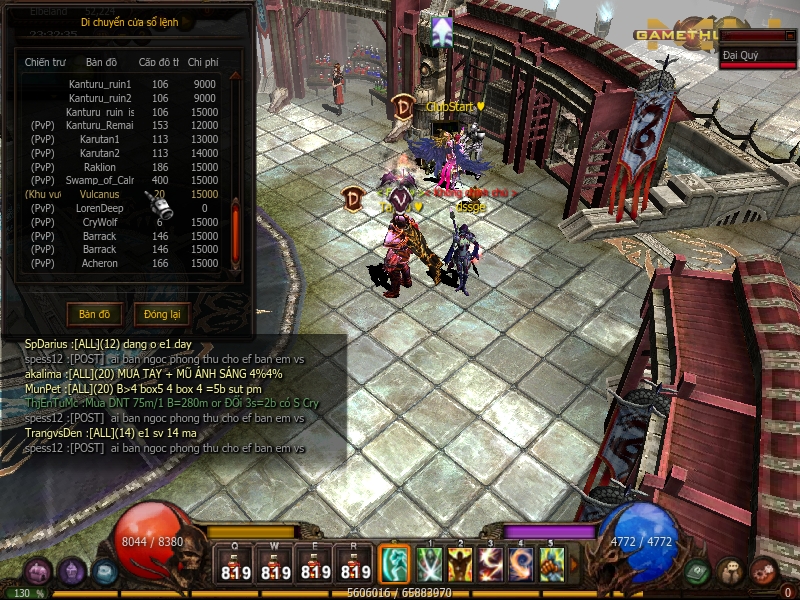800x600 pixels.
Task: Warp to Karutan1
Action: [x=100, y=140]
